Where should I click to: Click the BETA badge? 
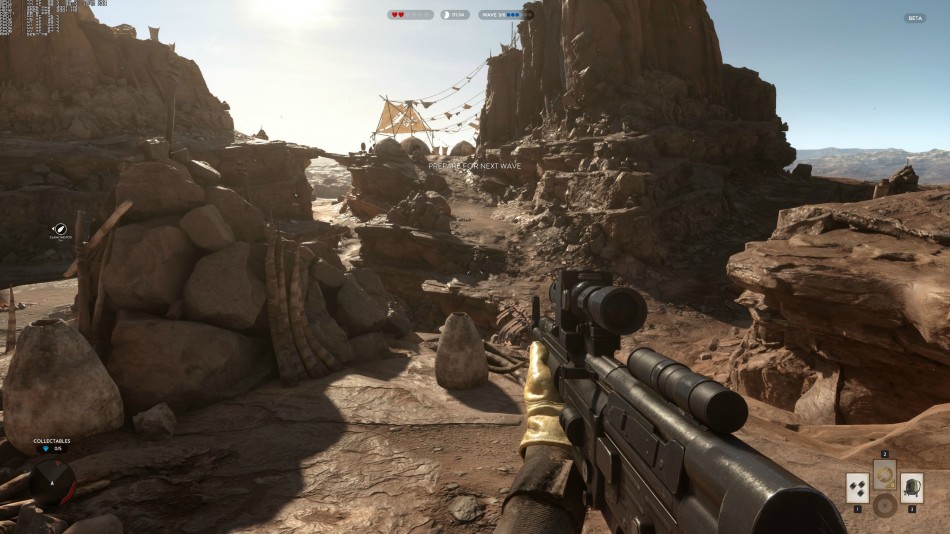tap(915, 18)
